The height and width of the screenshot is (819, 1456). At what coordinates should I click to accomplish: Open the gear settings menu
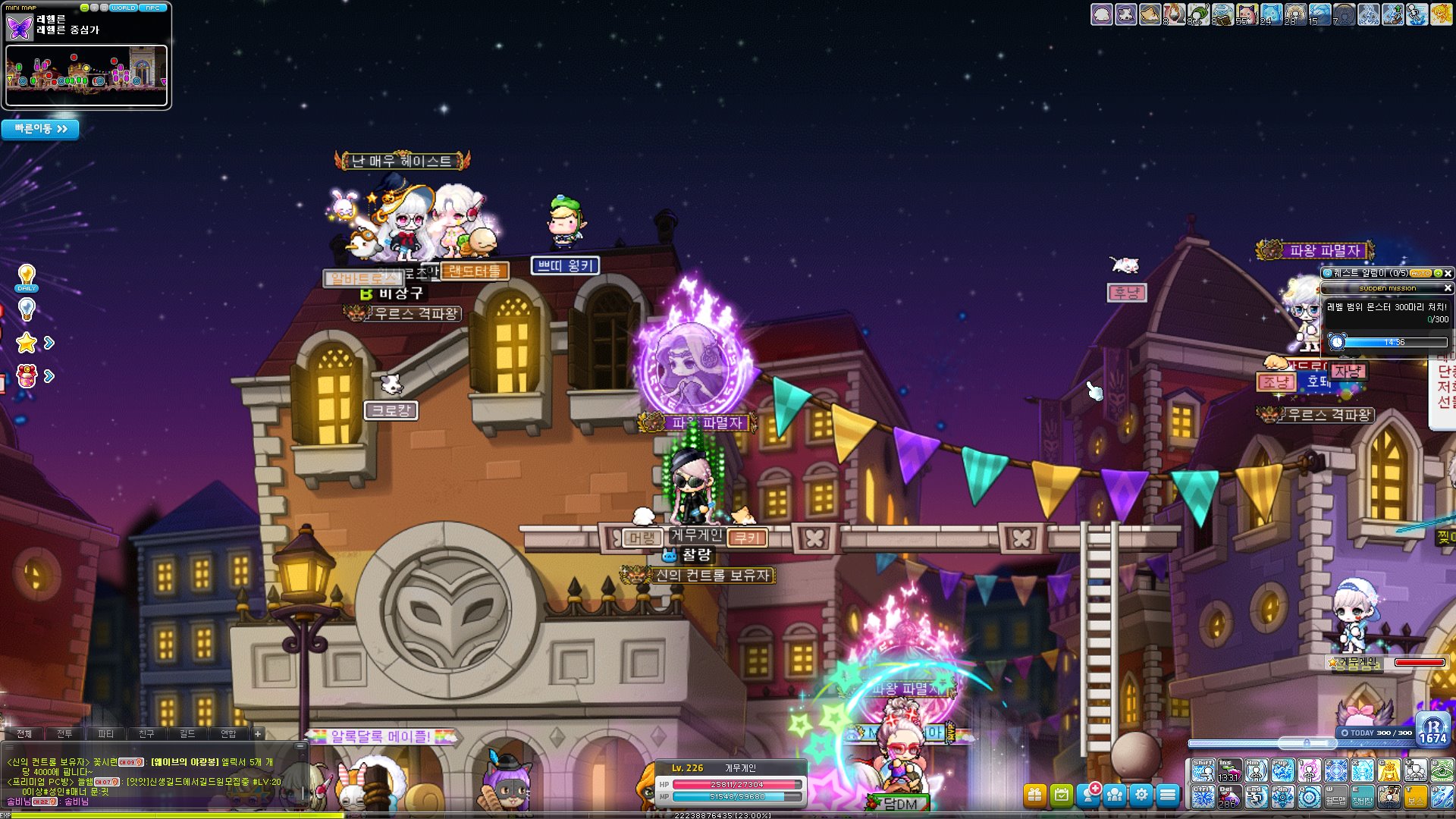tap(1141, 795)
